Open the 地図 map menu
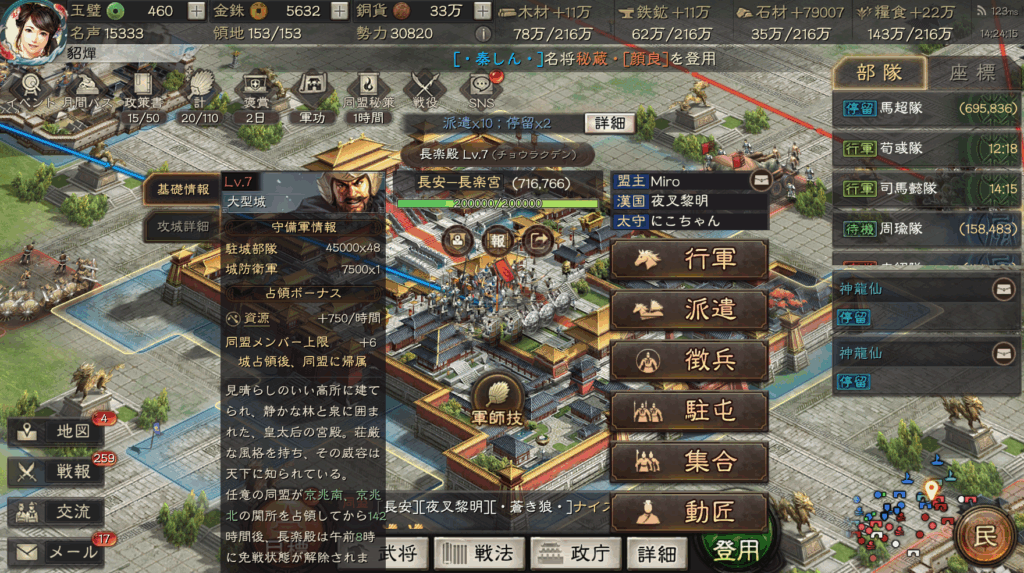1024x573 pixels. [x=57, y=433]
